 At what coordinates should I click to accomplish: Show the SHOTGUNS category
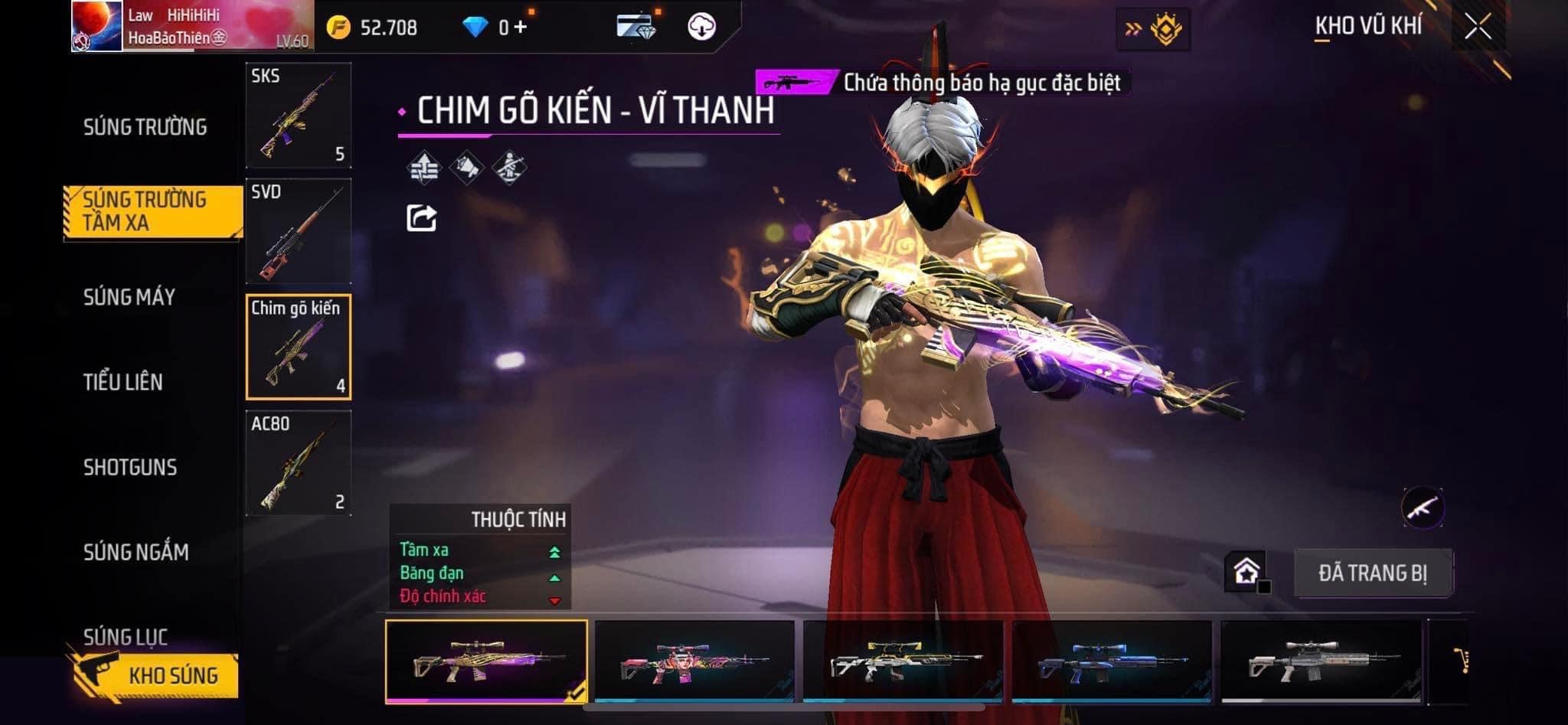click(x=130, y=467)
